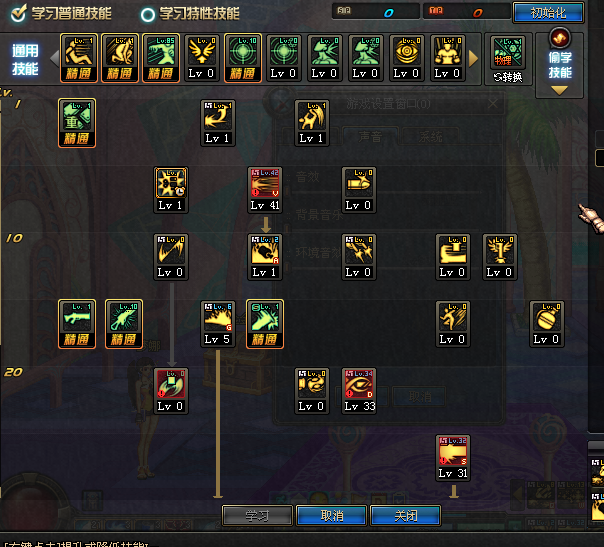Screen dimensions: 604x547
Task: Choose the grenade skill icon at Lv 0
Action: tap(546, 319)
